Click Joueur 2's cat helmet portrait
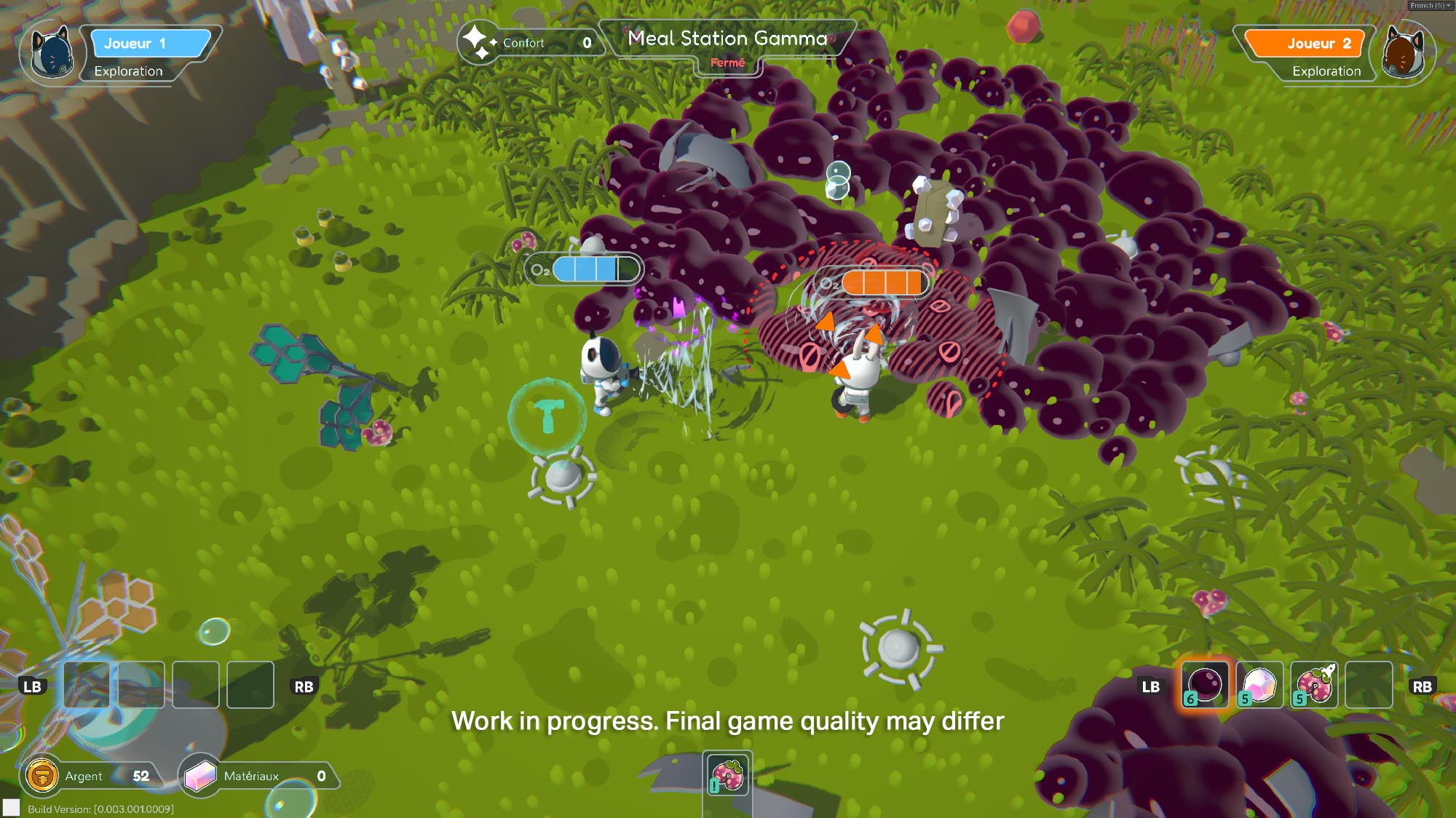 pyautogui.click(x=1402, y=53)
